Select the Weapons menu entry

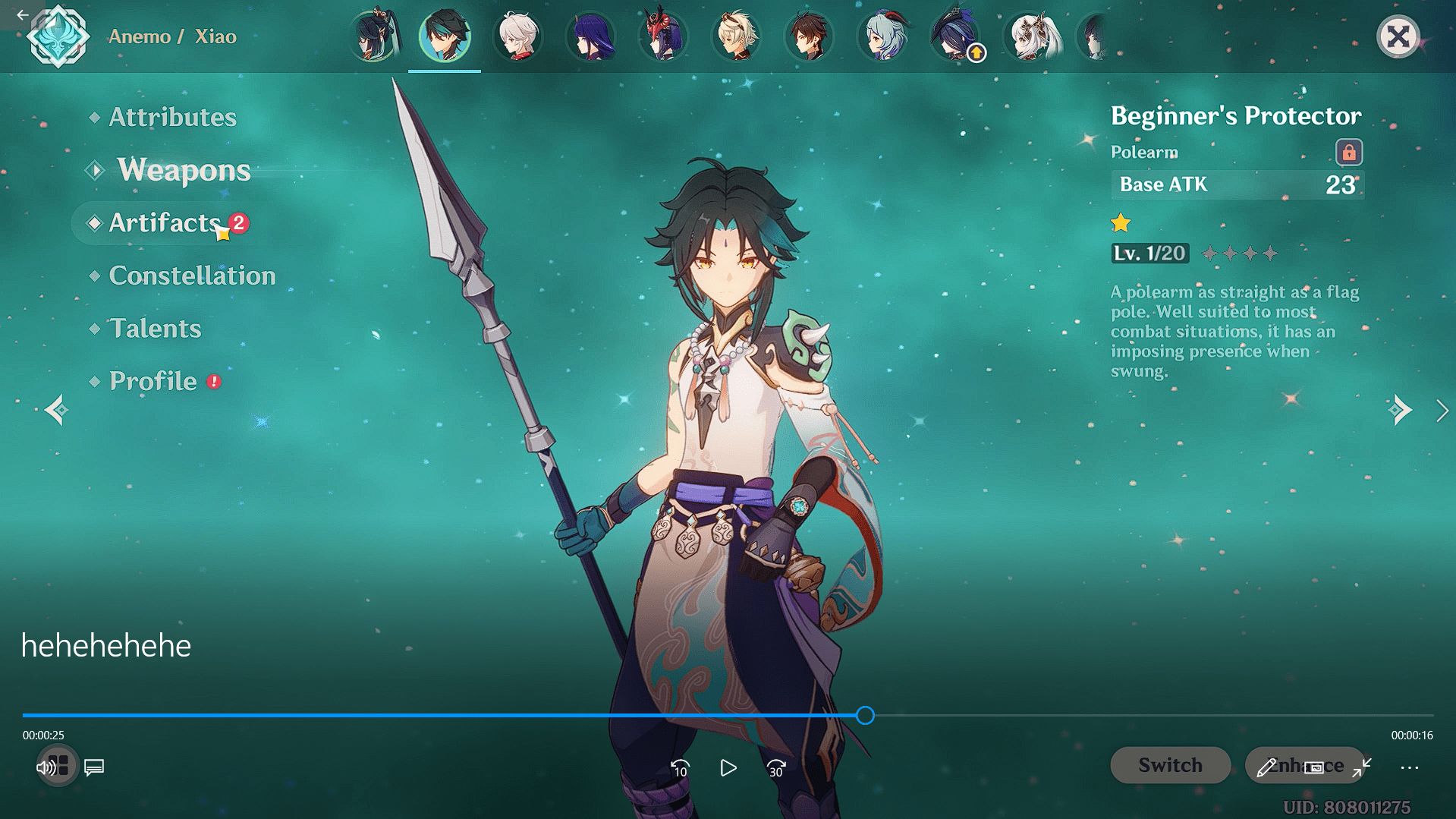click(x=184, y=170)
